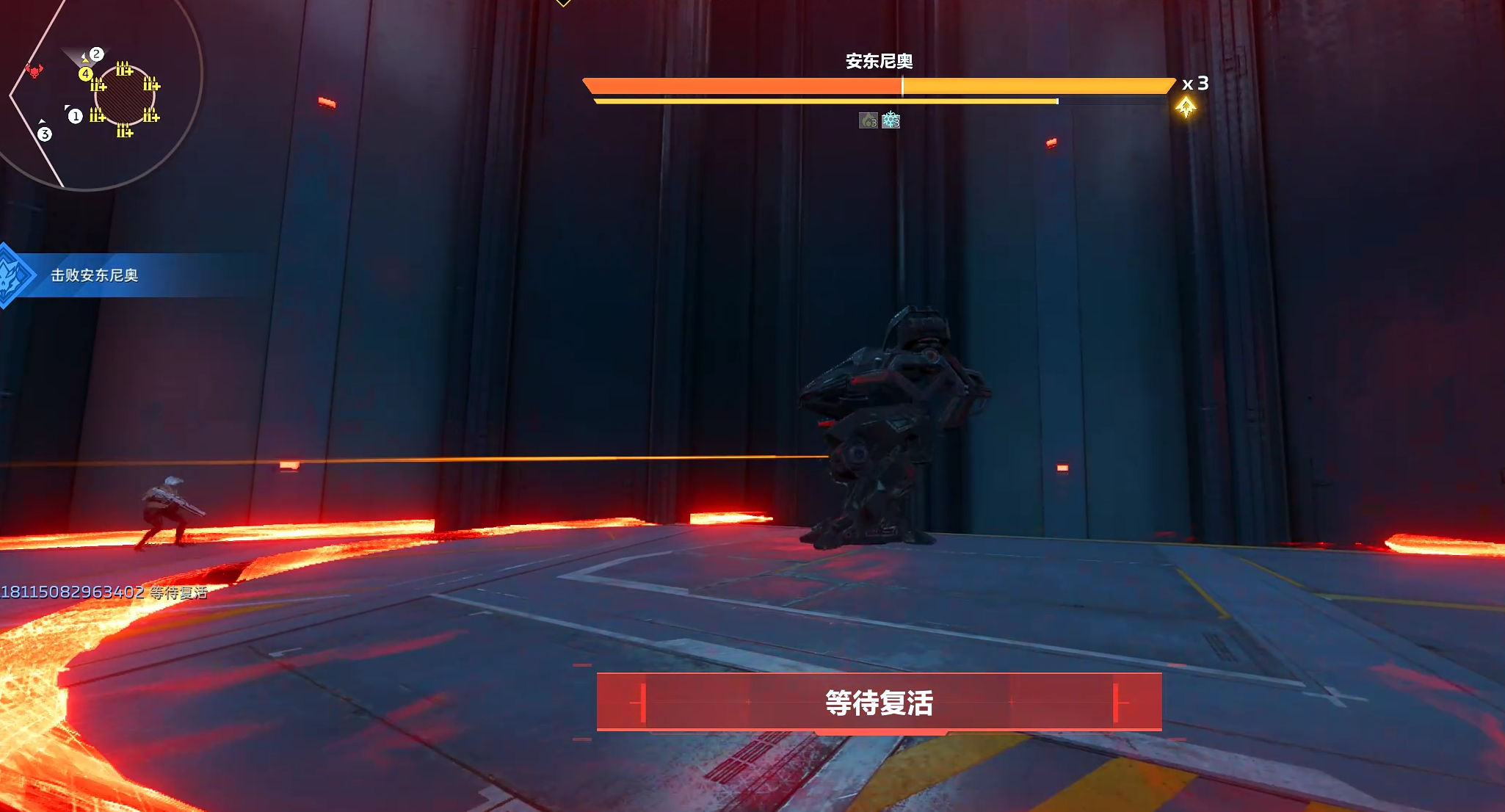Viewport: 1505px width, 812px height.
Task: Select the red boss skull icon on the minimap
Action: pyautogui.click(x=35, y=71)
